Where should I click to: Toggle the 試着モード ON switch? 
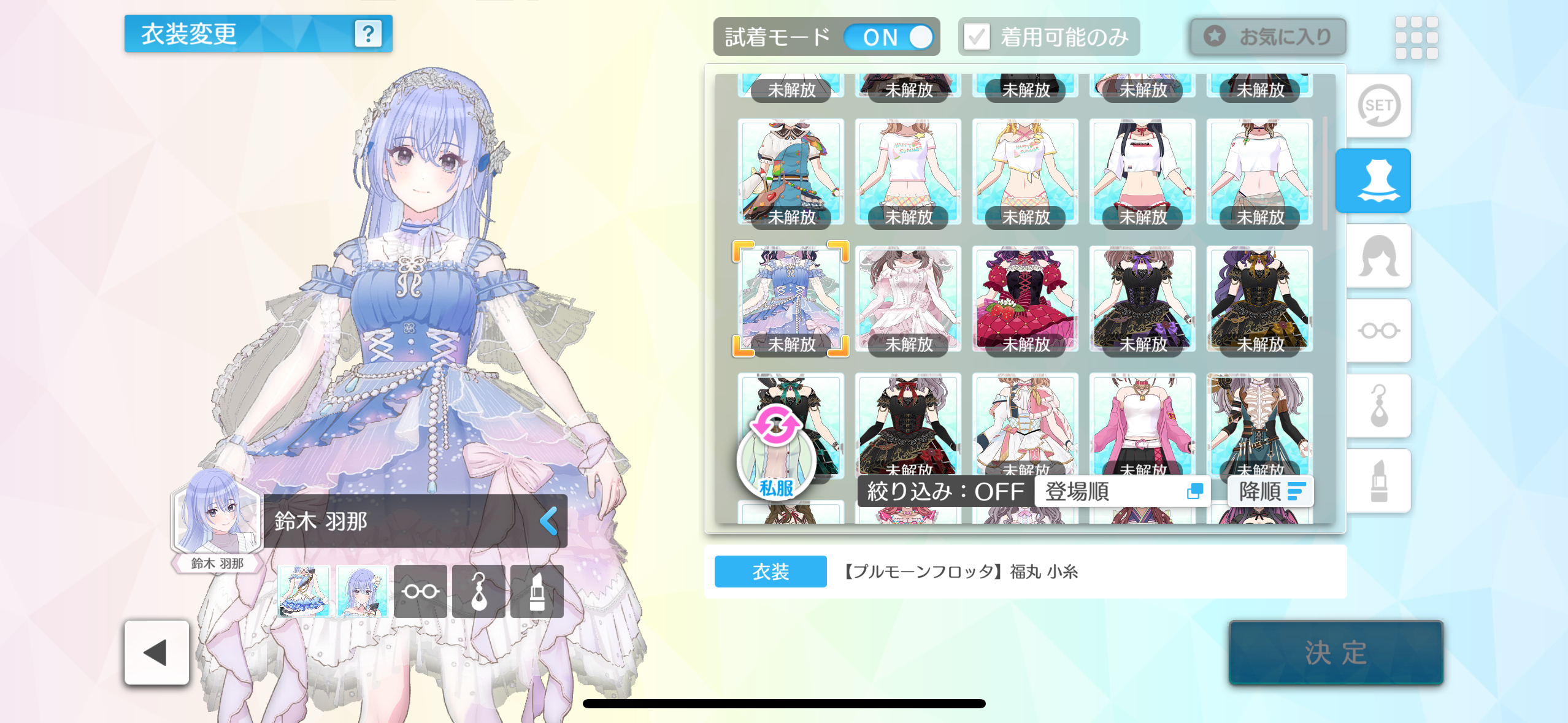pyautogui.click(x=888, y=37)
